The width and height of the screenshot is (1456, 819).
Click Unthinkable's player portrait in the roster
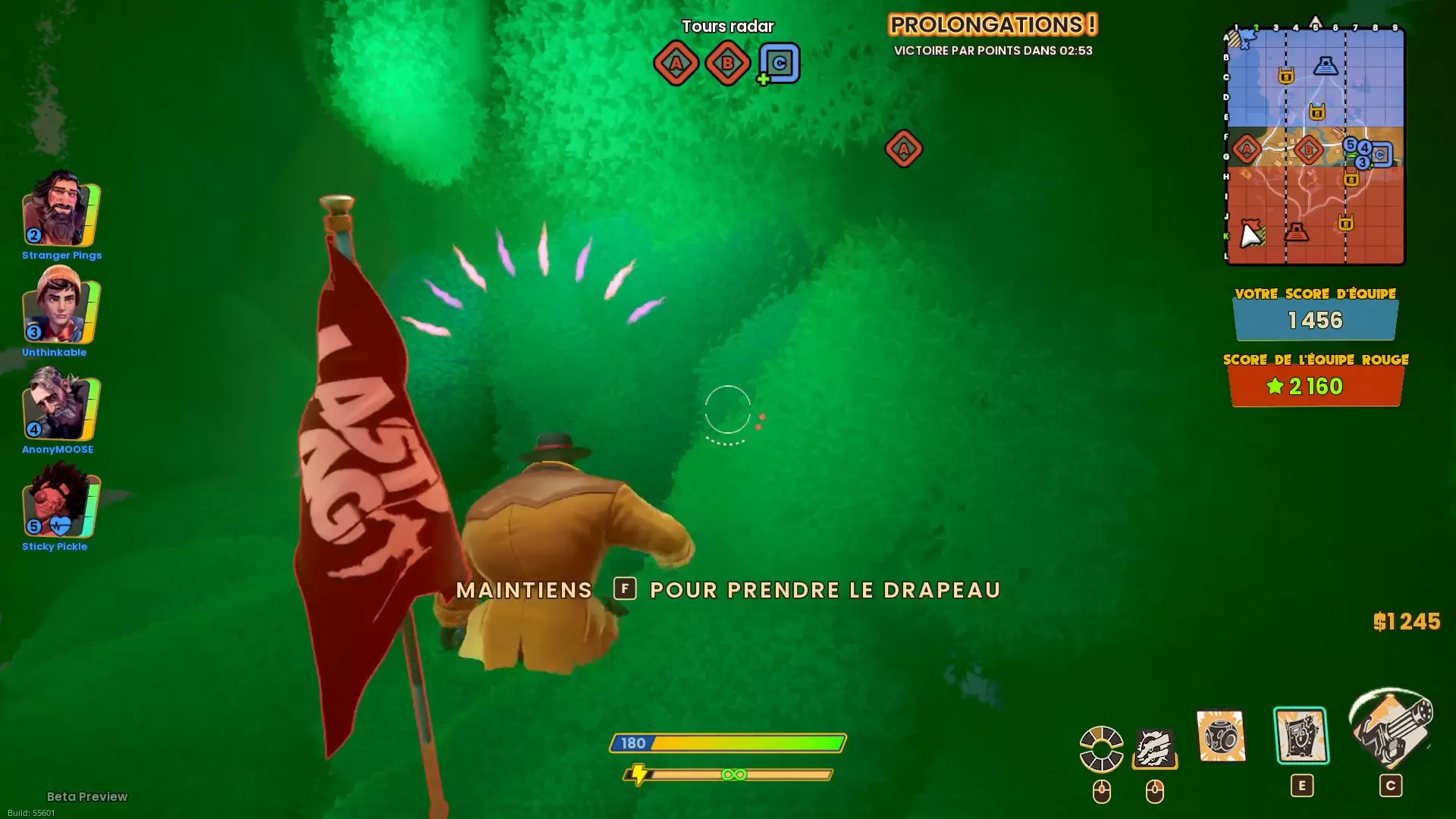pos(57,309)
